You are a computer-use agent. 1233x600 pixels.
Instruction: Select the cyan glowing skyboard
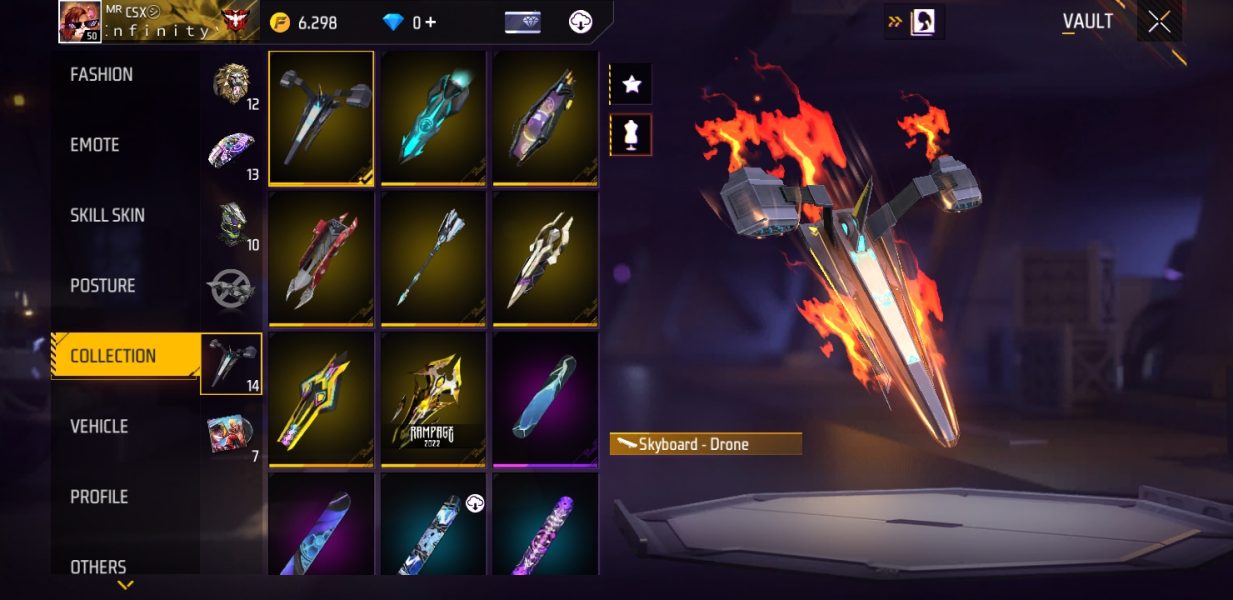tap(433, 117)
